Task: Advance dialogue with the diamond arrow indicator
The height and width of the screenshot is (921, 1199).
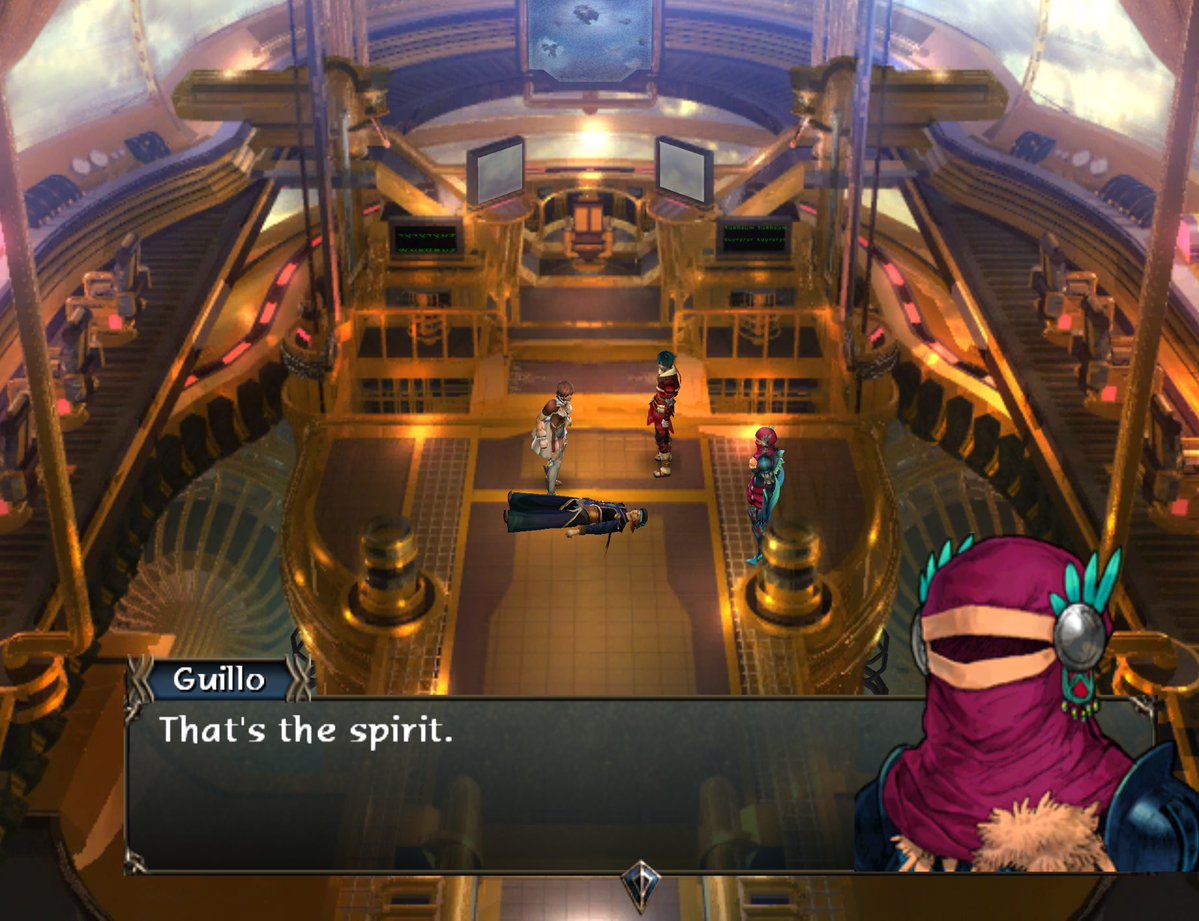Action: [x=637, y=882]
